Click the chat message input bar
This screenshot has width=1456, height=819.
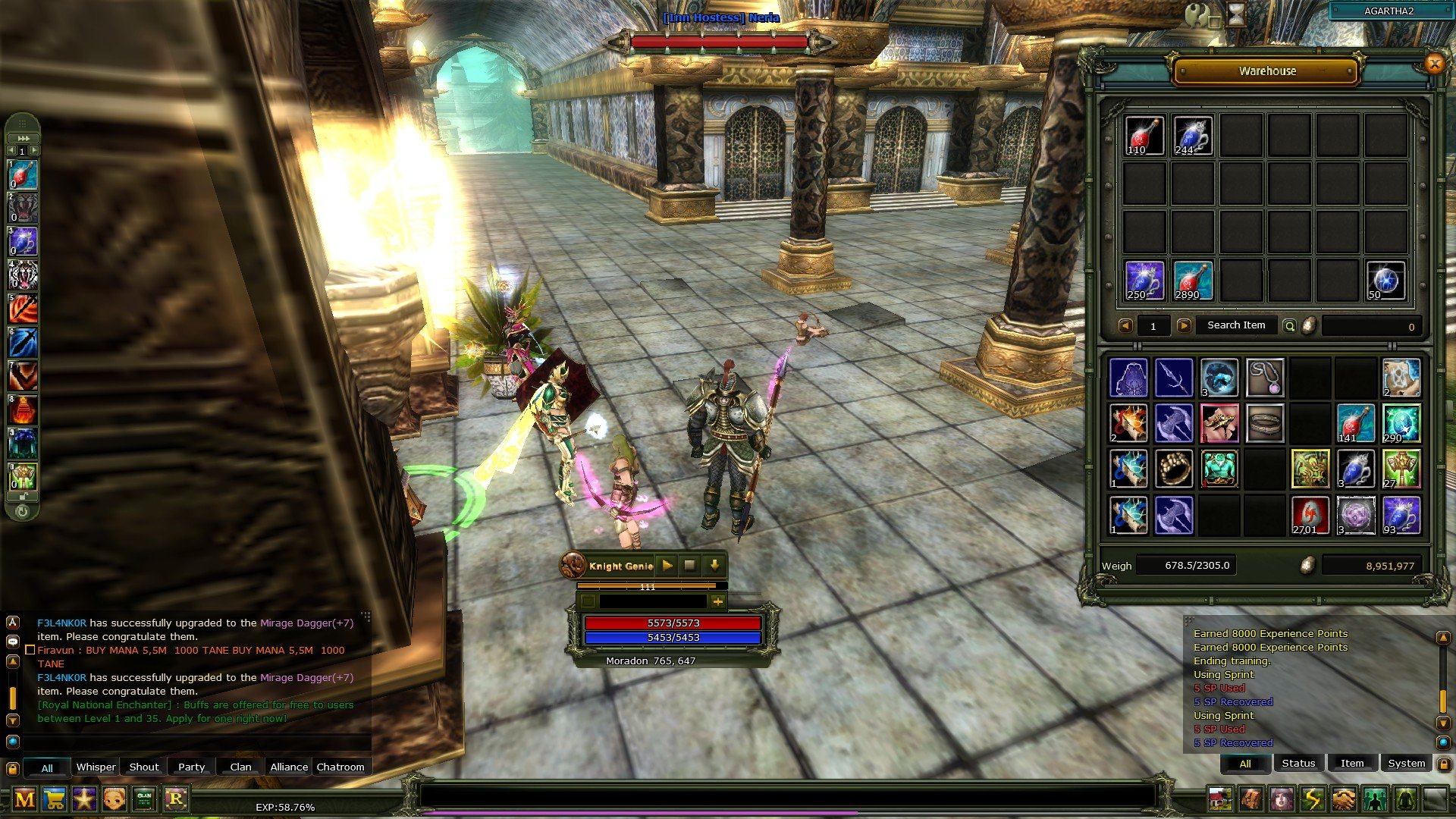787,795
